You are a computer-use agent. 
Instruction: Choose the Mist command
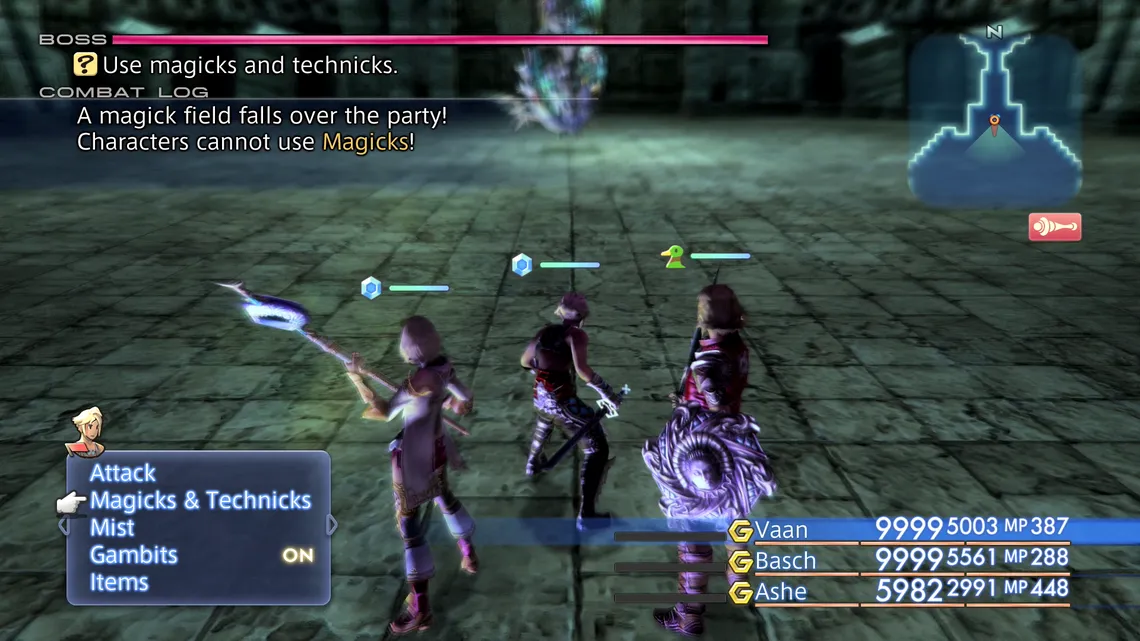pyautogui.click(x=112, y=528)
